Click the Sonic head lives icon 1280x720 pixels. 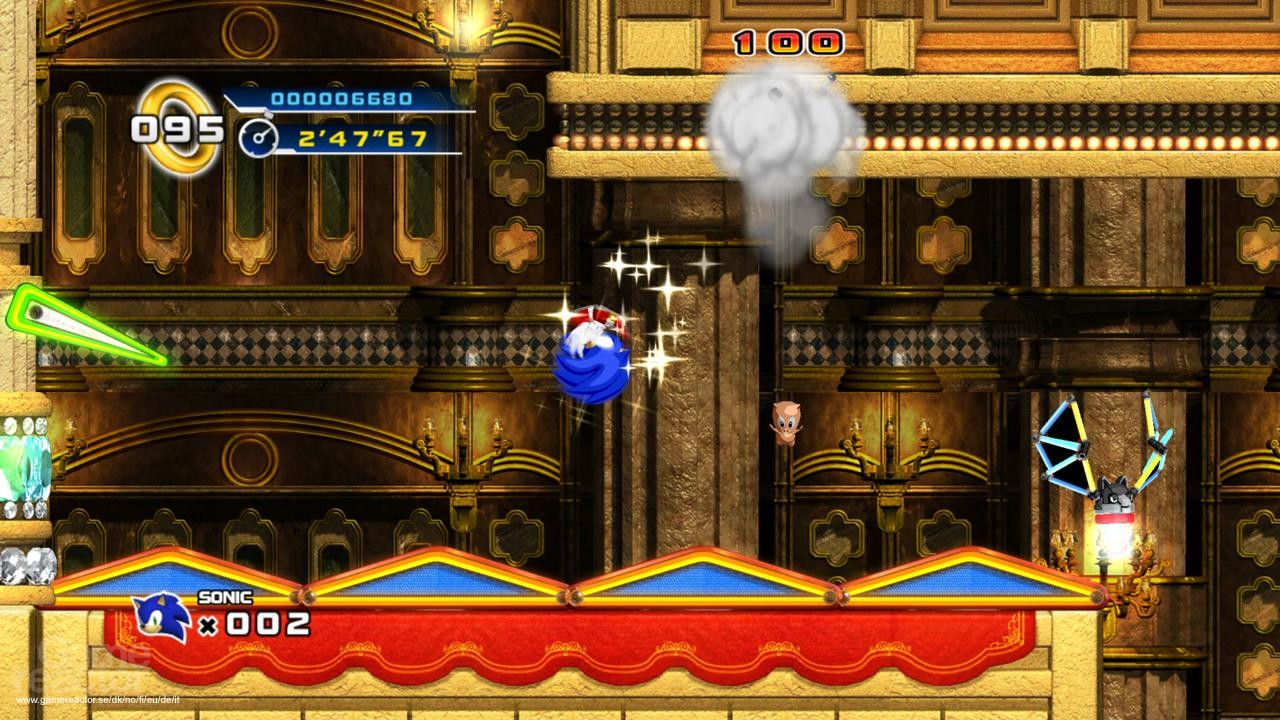161,618
